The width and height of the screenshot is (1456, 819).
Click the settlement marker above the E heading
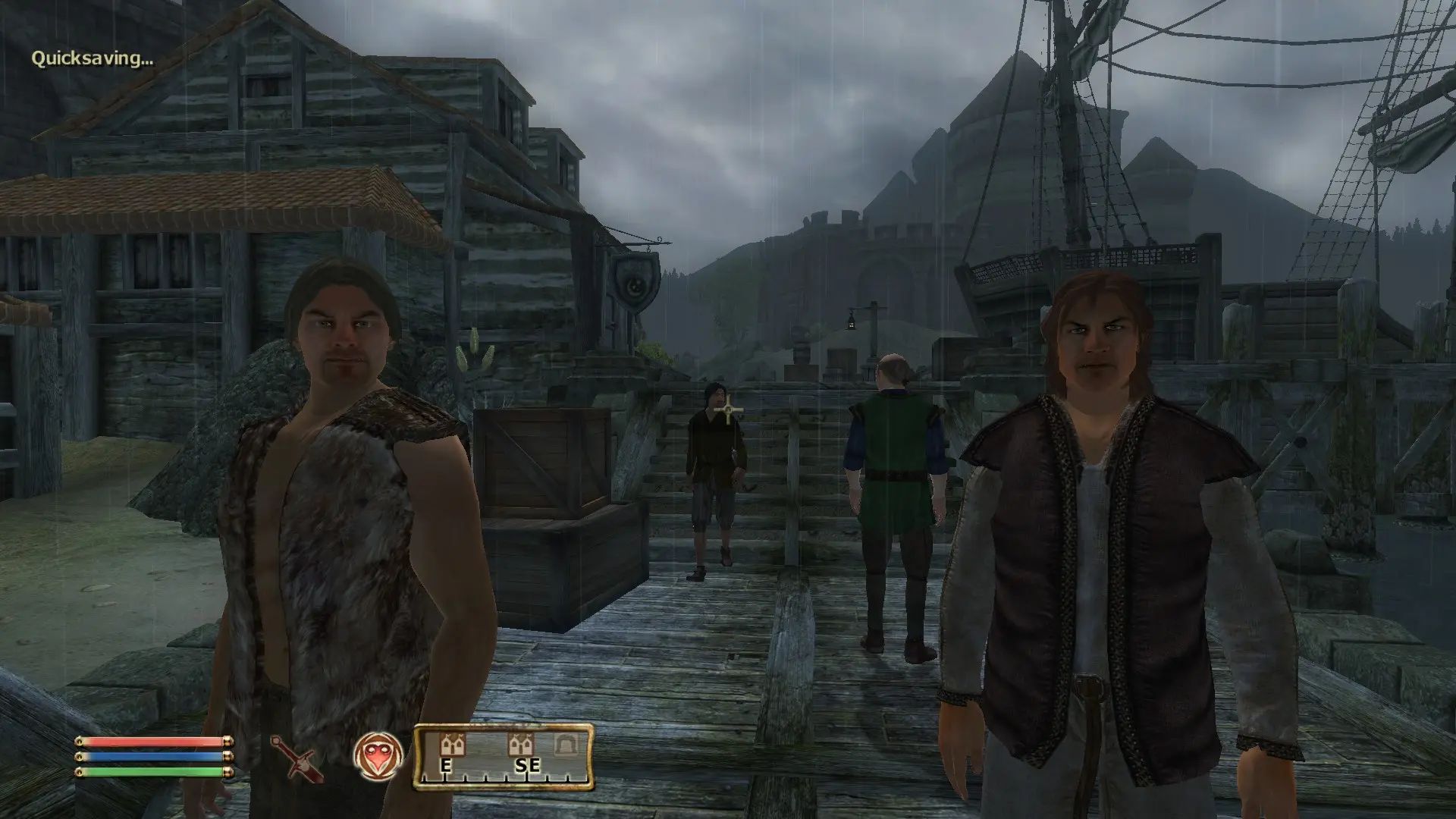[x=453, y=745]
